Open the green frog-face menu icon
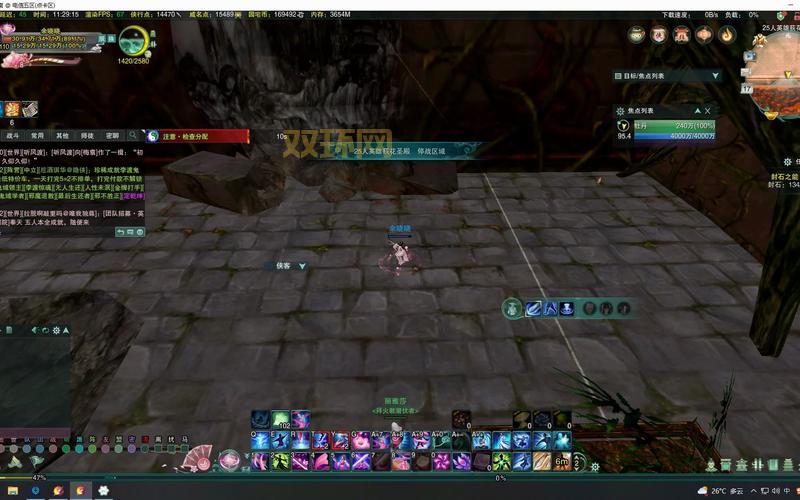This screenshot has height=500, width=800. pos(636,35)
